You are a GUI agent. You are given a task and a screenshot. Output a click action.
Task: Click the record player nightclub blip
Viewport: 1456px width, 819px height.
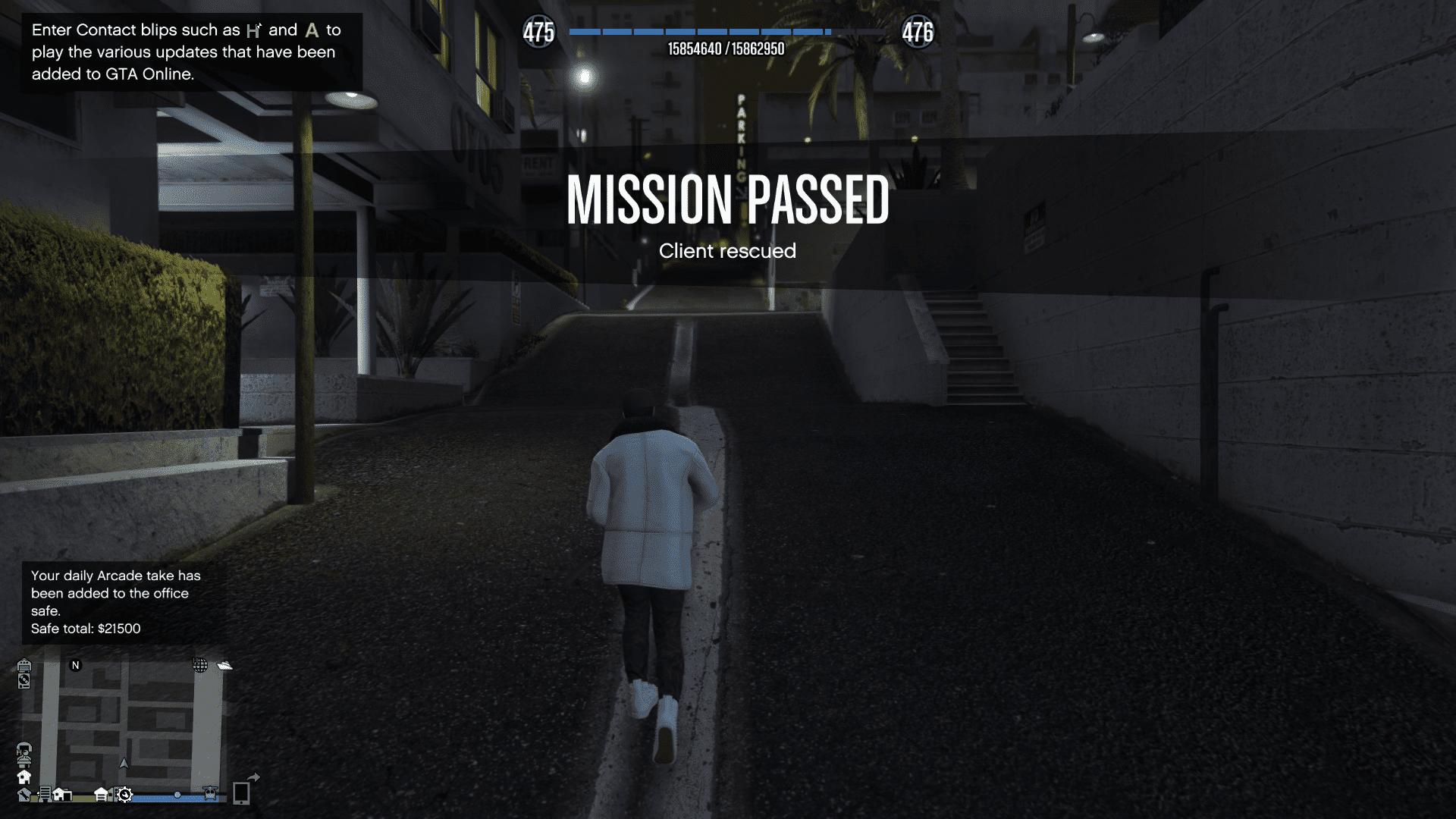(25, 682)
